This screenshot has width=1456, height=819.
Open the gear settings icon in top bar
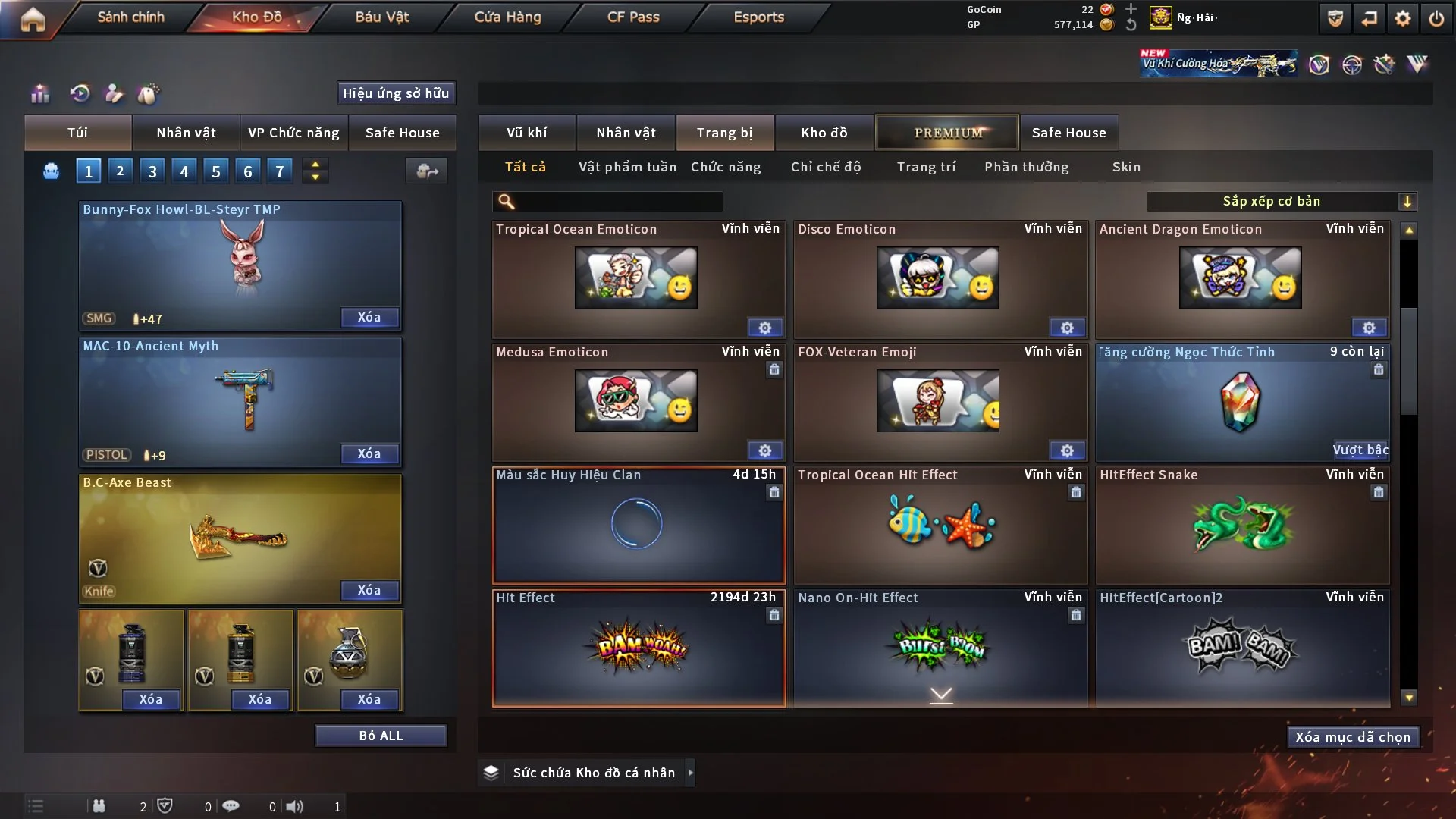[1402, 18]
